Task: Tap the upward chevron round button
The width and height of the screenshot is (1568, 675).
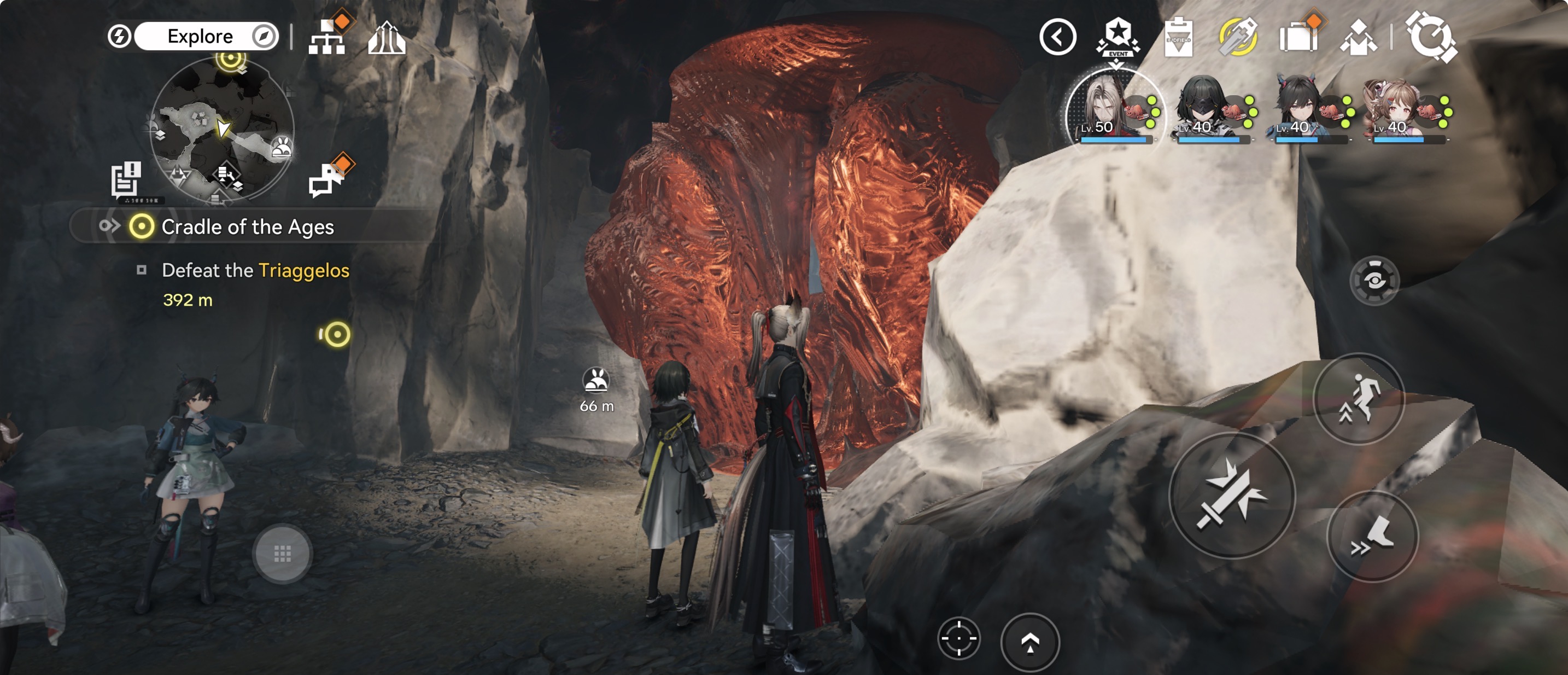Action: (1030, 642)
